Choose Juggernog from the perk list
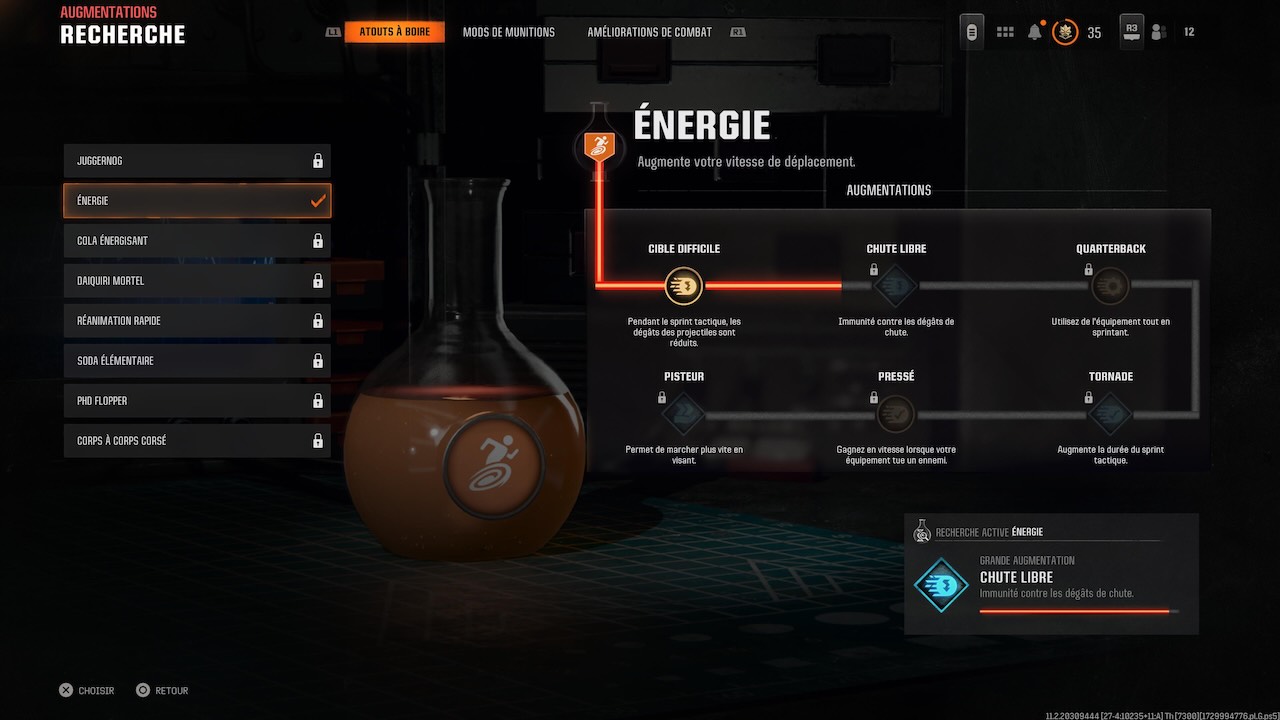This screenshot has height=720, width=1280. coord(197,161)
